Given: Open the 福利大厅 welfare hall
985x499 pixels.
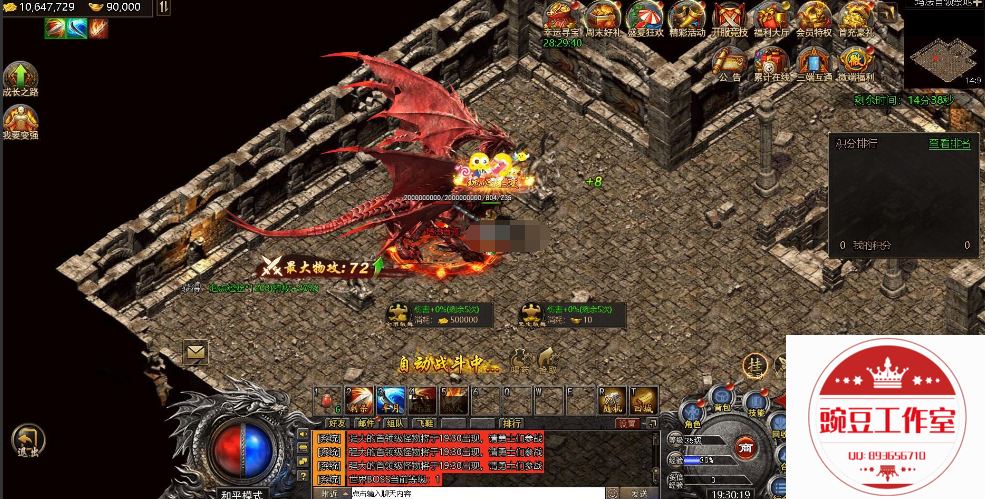Looking at the screenshot, I should (x=770, y=17).
